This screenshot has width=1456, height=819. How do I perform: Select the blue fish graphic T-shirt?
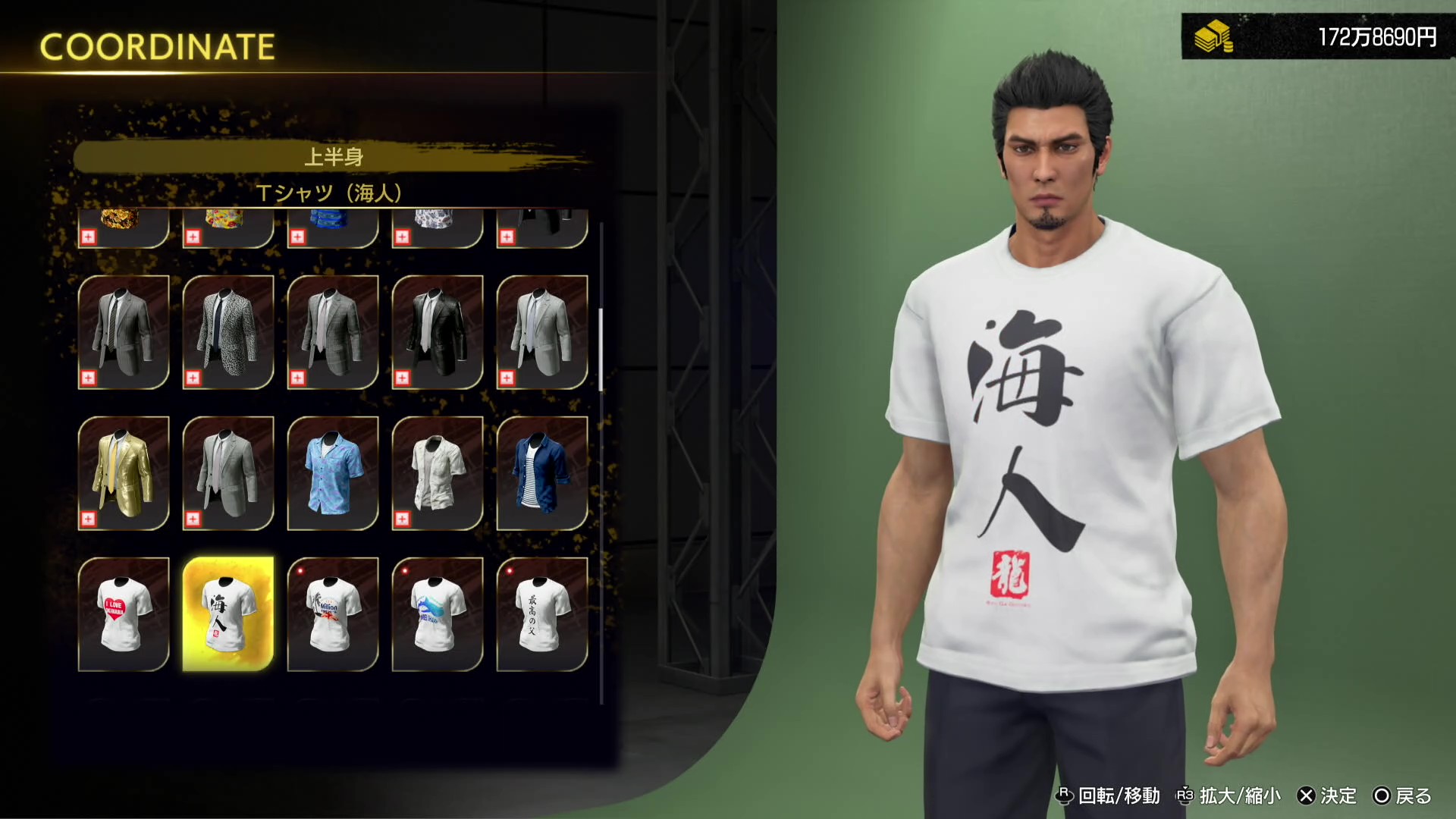click(x=438, y=613)
